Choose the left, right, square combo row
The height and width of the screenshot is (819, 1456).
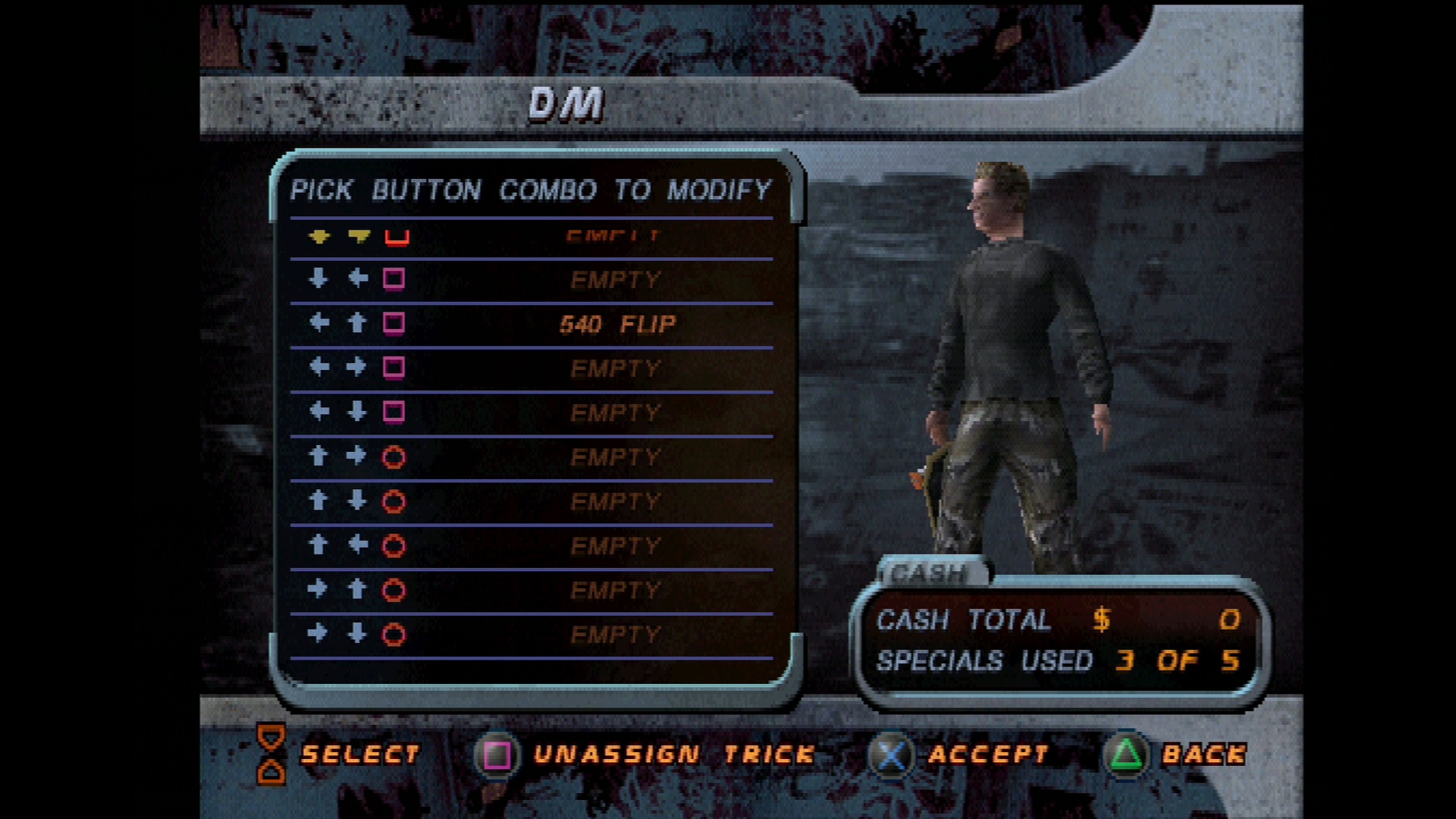[531, 369]
